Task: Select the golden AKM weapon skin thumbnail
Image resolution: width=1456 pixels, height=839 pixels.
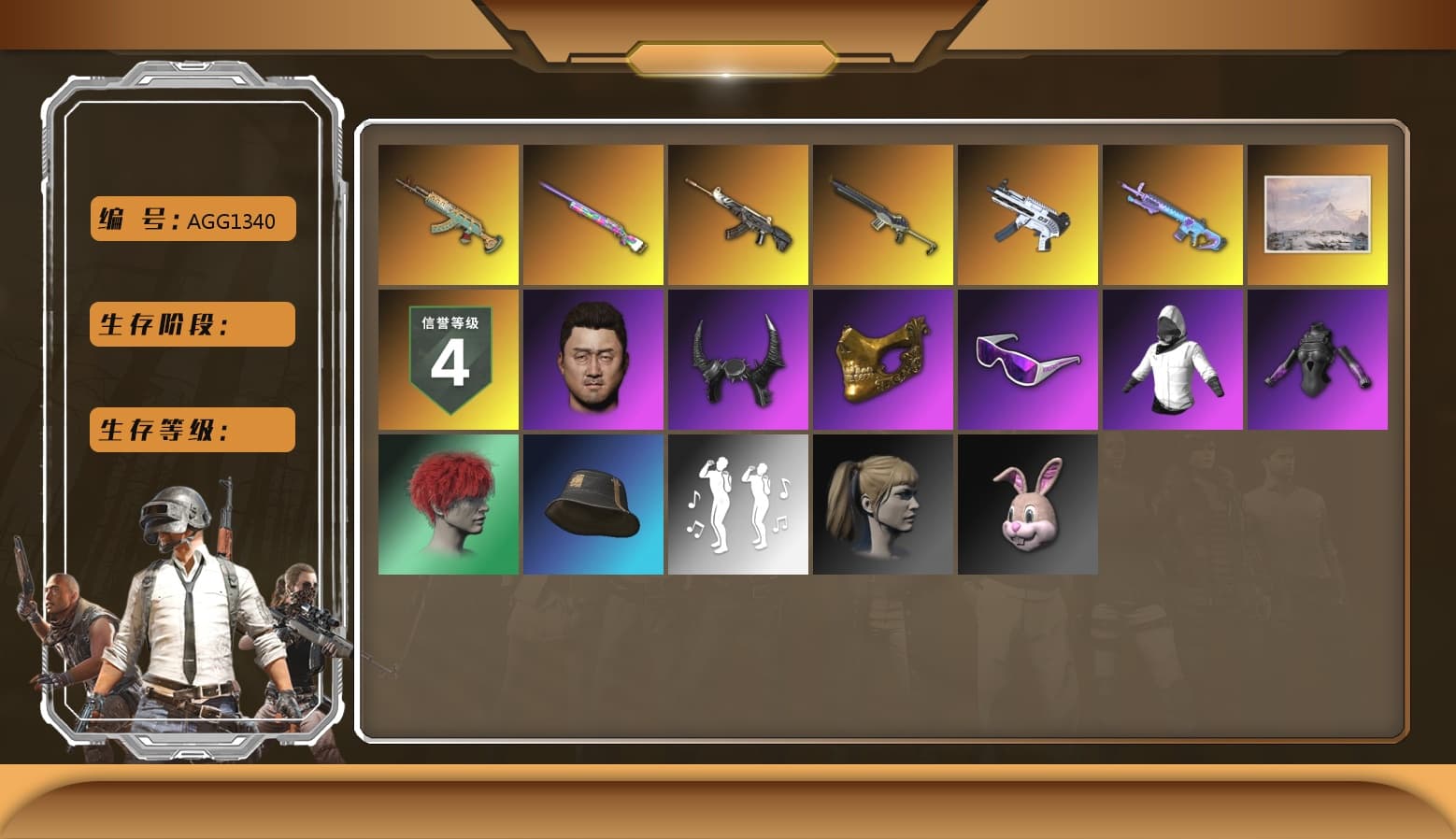Action: click(447, 214)
